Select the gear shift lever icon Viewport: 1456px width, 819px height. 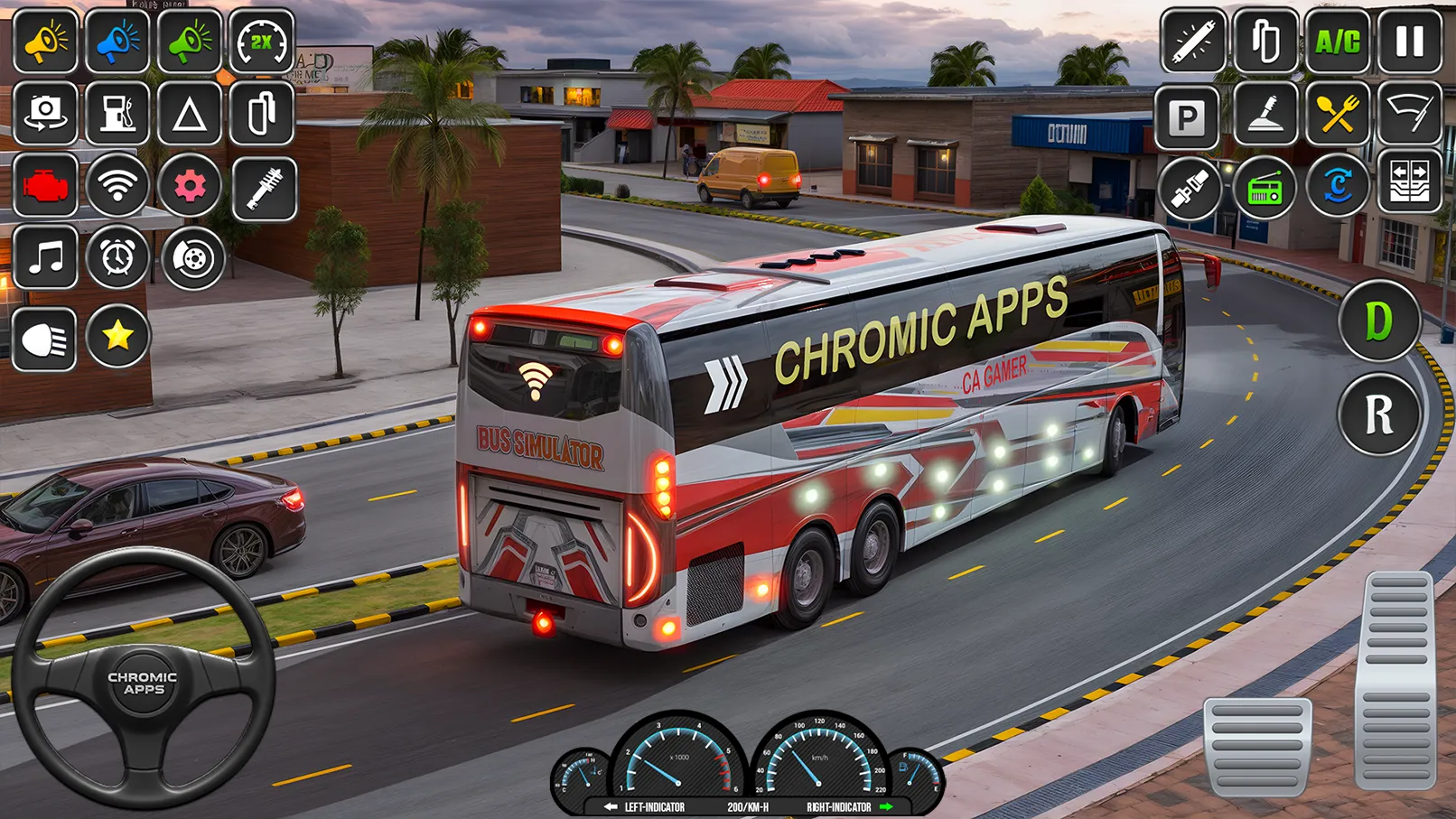1265,116
